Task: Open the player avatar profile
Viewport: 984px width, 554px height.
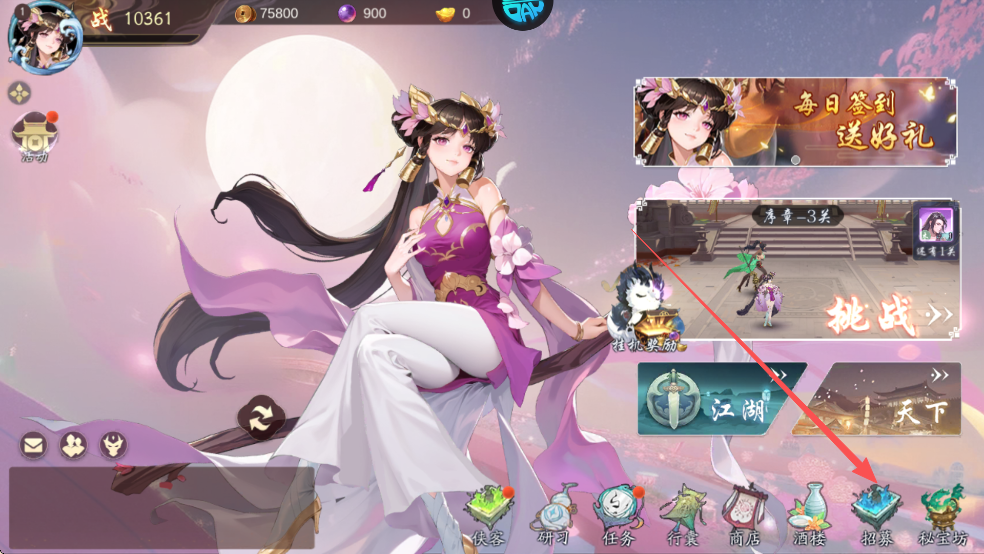Action: coord(38,37)
